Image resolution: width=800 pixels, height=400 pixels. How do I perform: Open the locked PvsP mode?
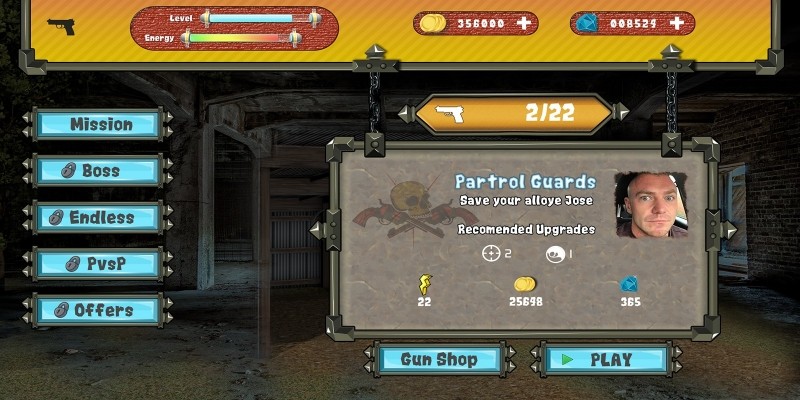click(99, 264)
